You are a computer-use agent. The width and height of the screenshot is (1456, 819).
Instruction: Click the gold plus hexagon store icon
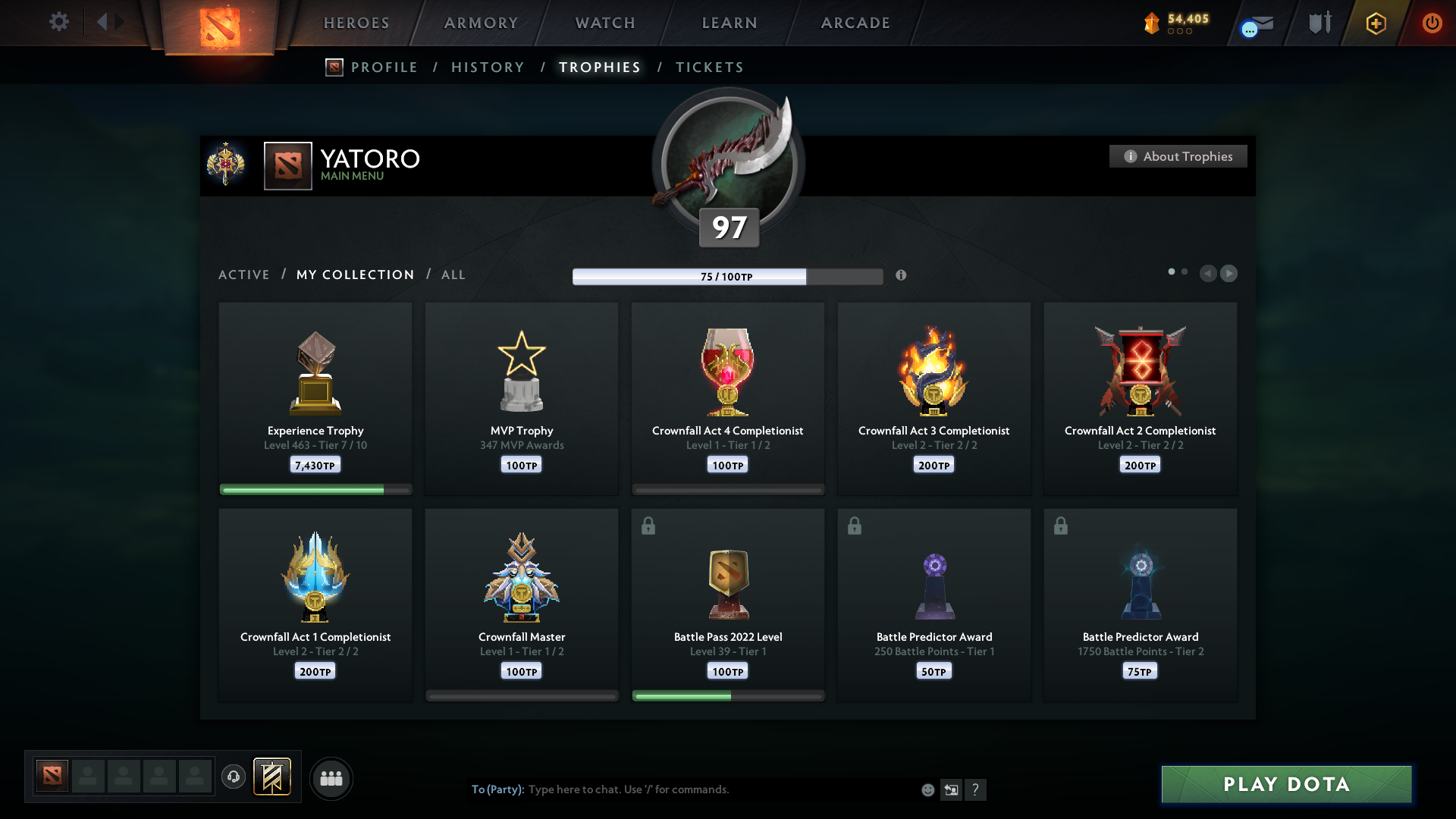(x=1376, y=23)
